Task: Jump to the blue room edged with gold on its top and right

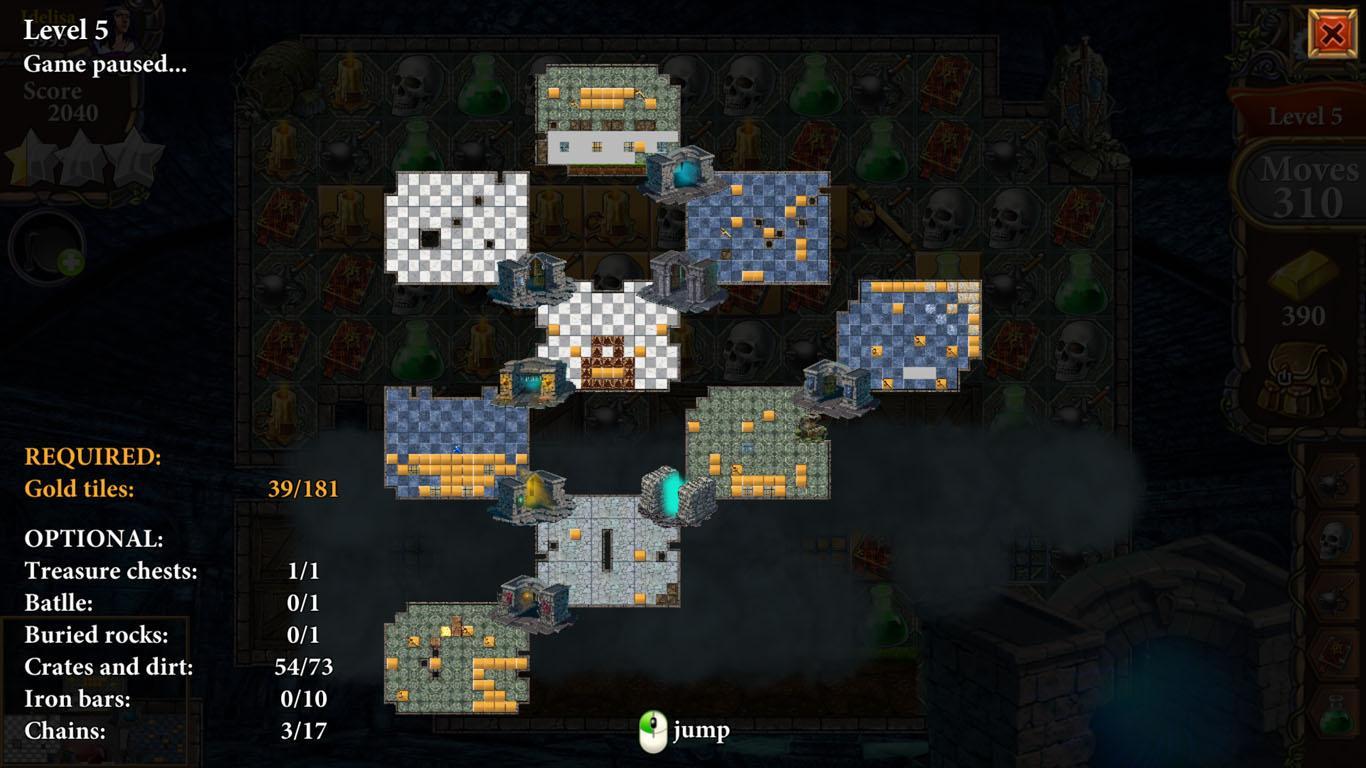Action: coord(908,335)
